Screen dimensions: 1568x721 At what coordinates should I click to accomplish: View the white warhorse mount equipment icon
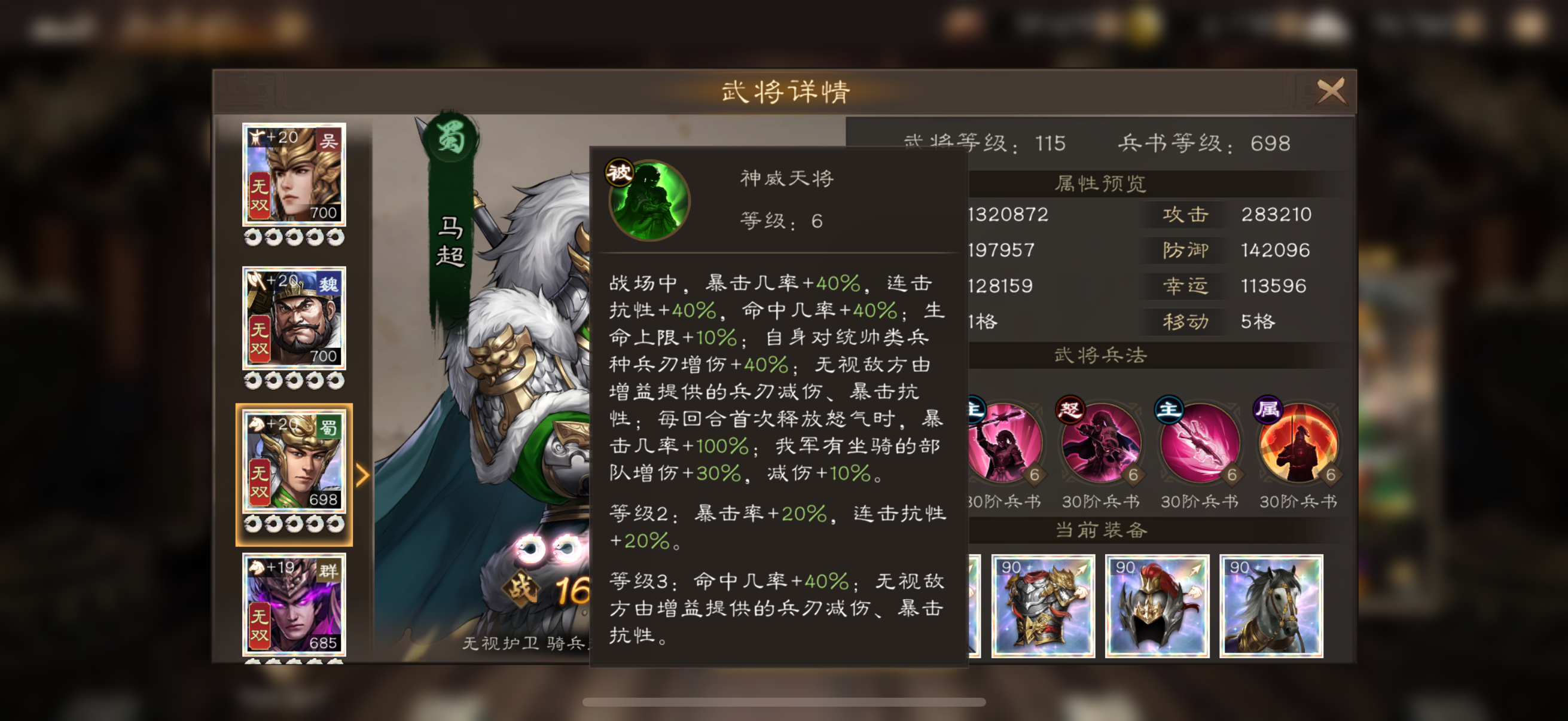[x=1270, y=606]
